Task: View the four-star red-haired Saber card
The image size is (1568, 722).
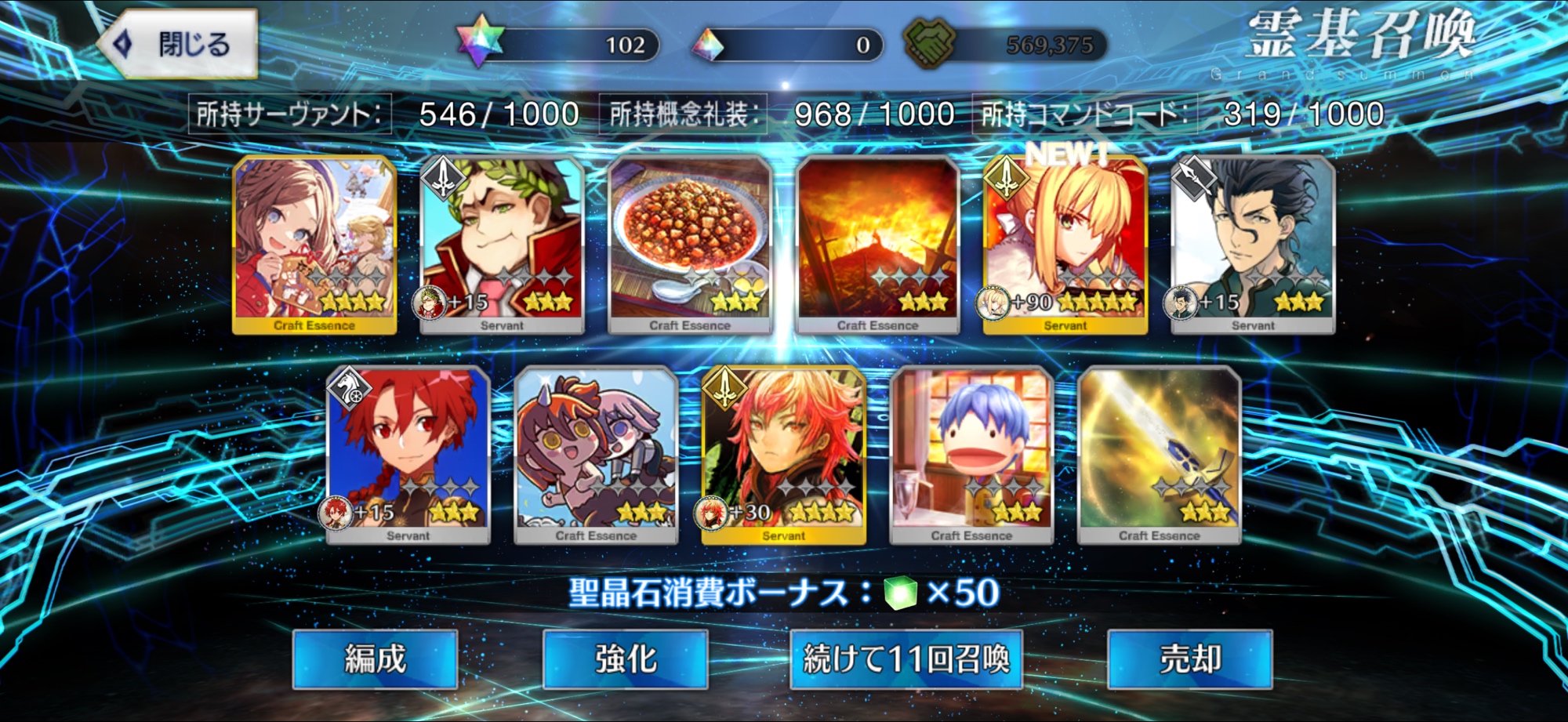Action: [x=783, y=455]
